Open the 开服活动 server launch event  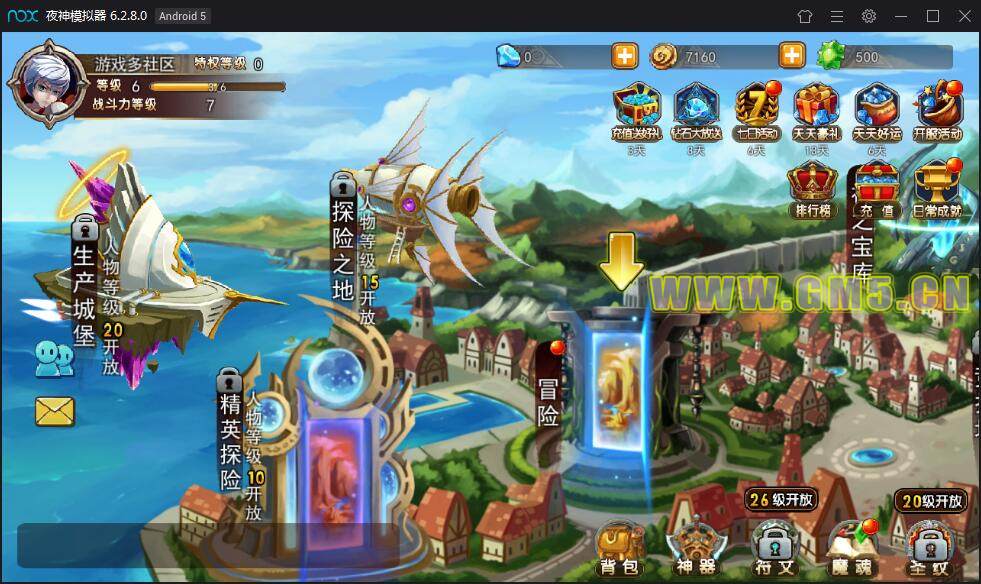point(938,111)
